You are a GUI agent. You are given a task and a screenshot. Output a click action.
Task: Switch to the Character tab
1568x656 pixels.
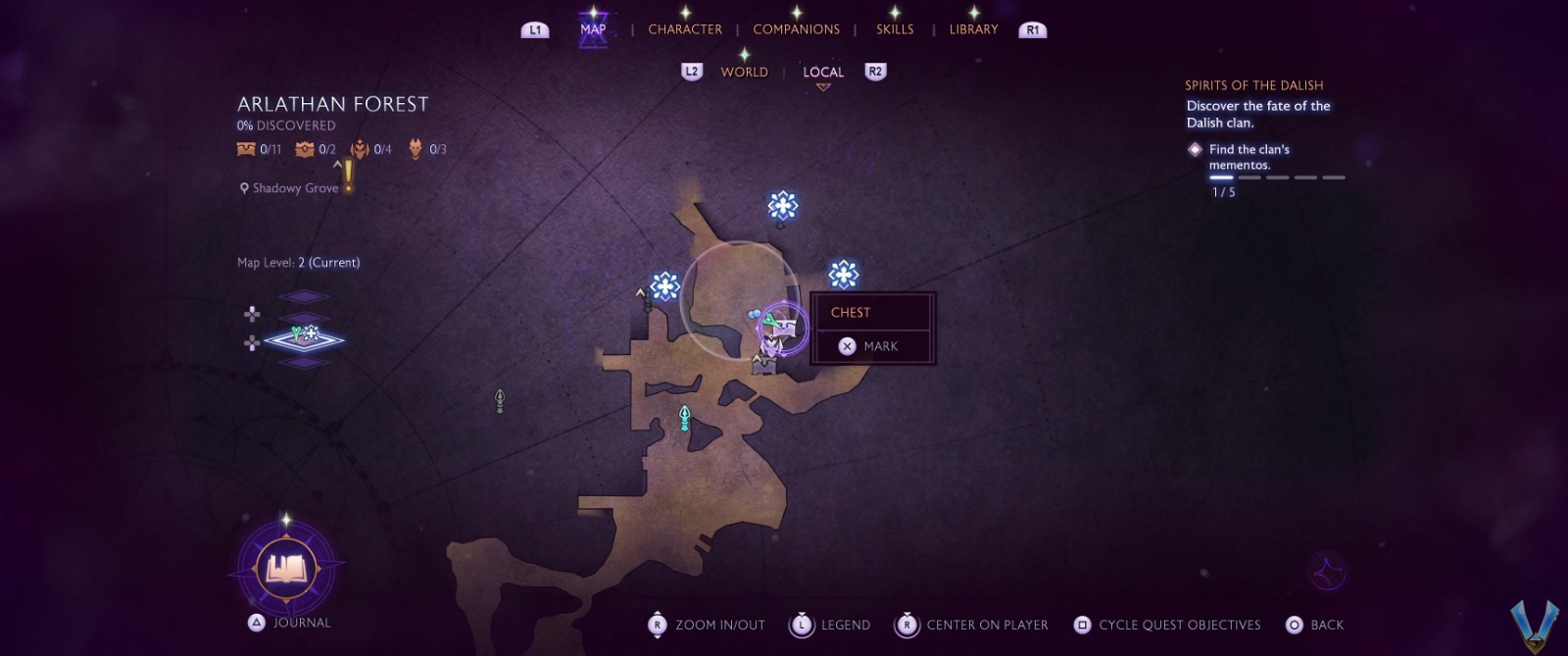pos(684,29)
